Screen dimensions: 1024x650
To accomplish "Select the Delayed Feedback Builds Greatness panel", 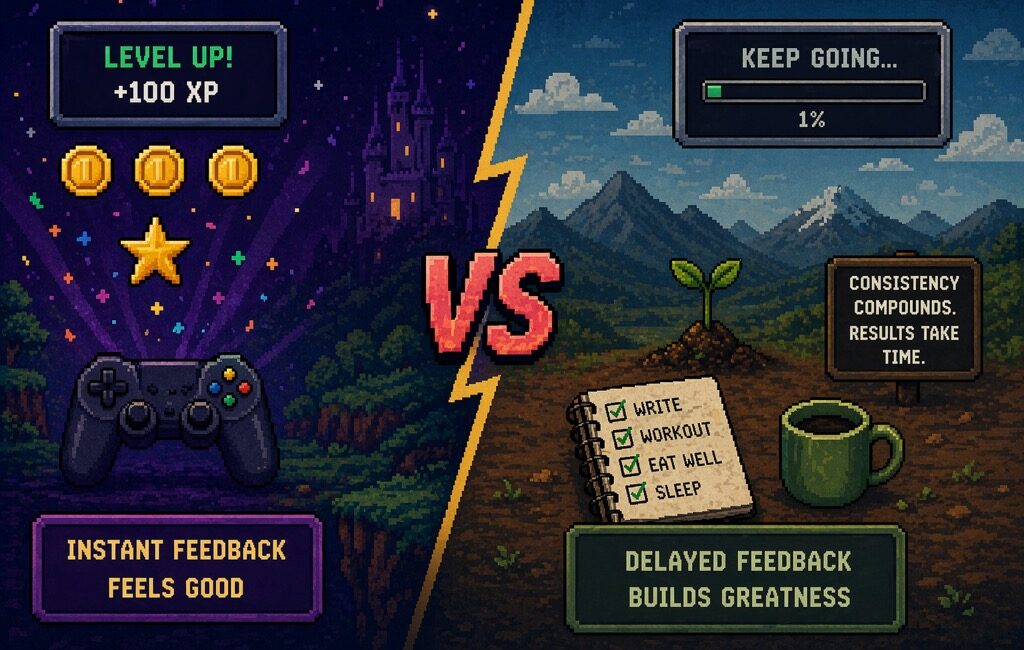I will point(738,578).
